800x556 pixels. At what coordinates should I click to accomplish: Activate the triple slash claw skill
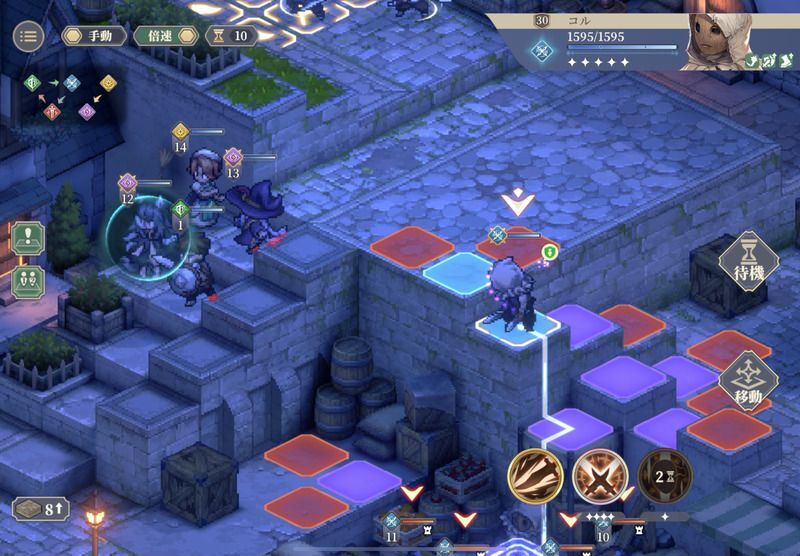535,475
